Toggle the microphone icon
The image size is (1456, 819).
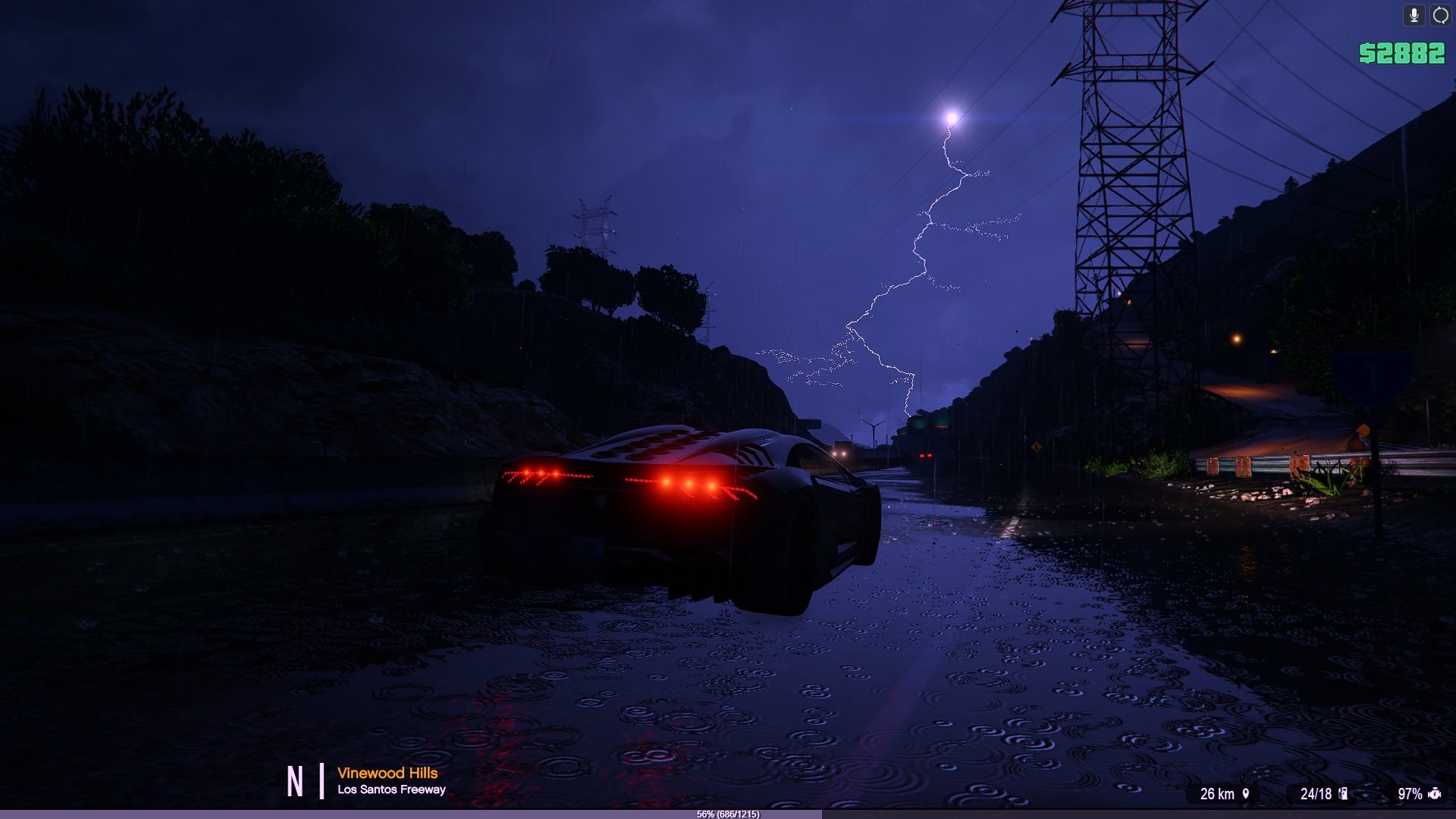point(1414,15)
